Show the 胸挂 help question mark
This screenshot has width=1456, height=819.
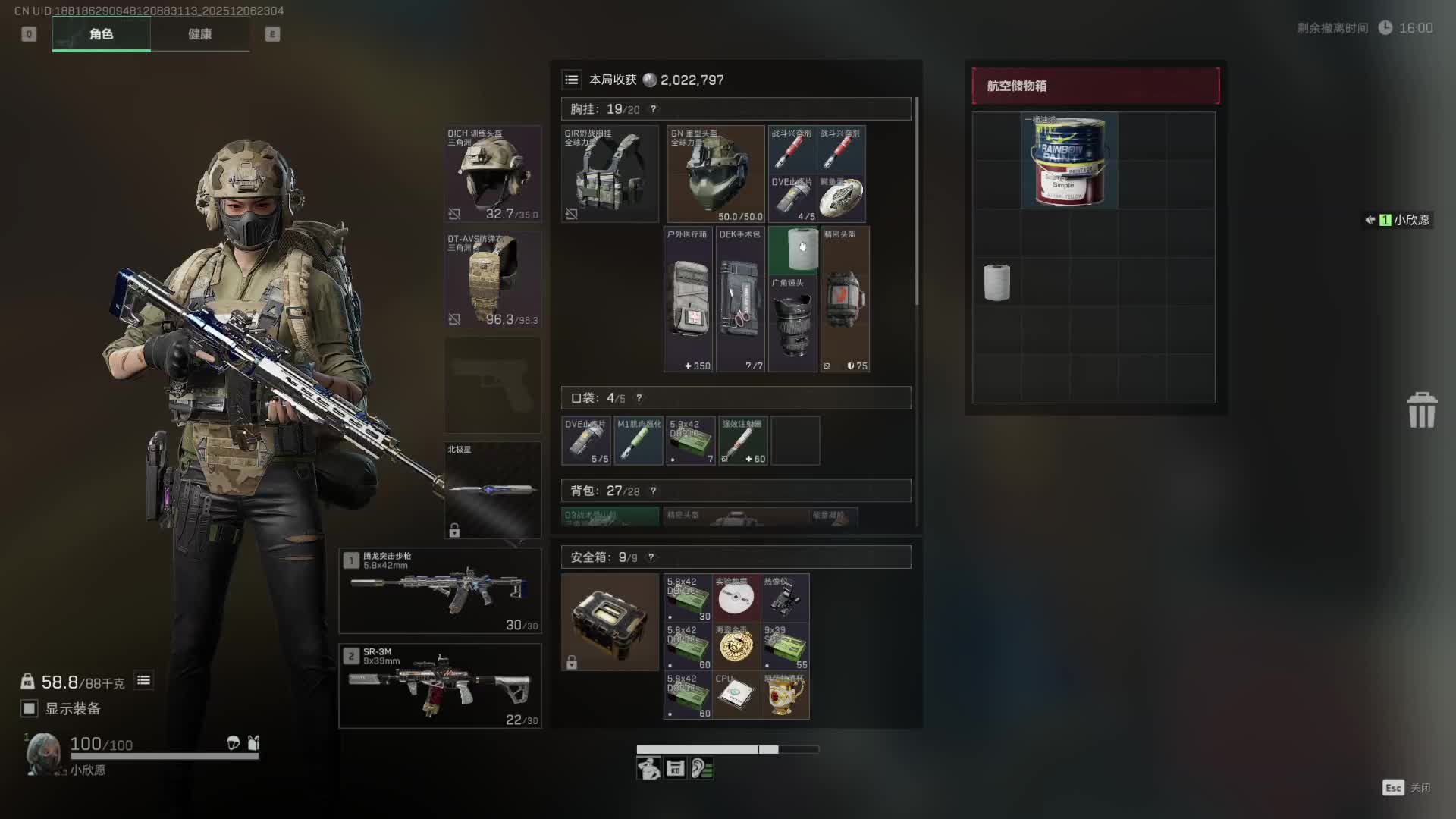(654, 109)
